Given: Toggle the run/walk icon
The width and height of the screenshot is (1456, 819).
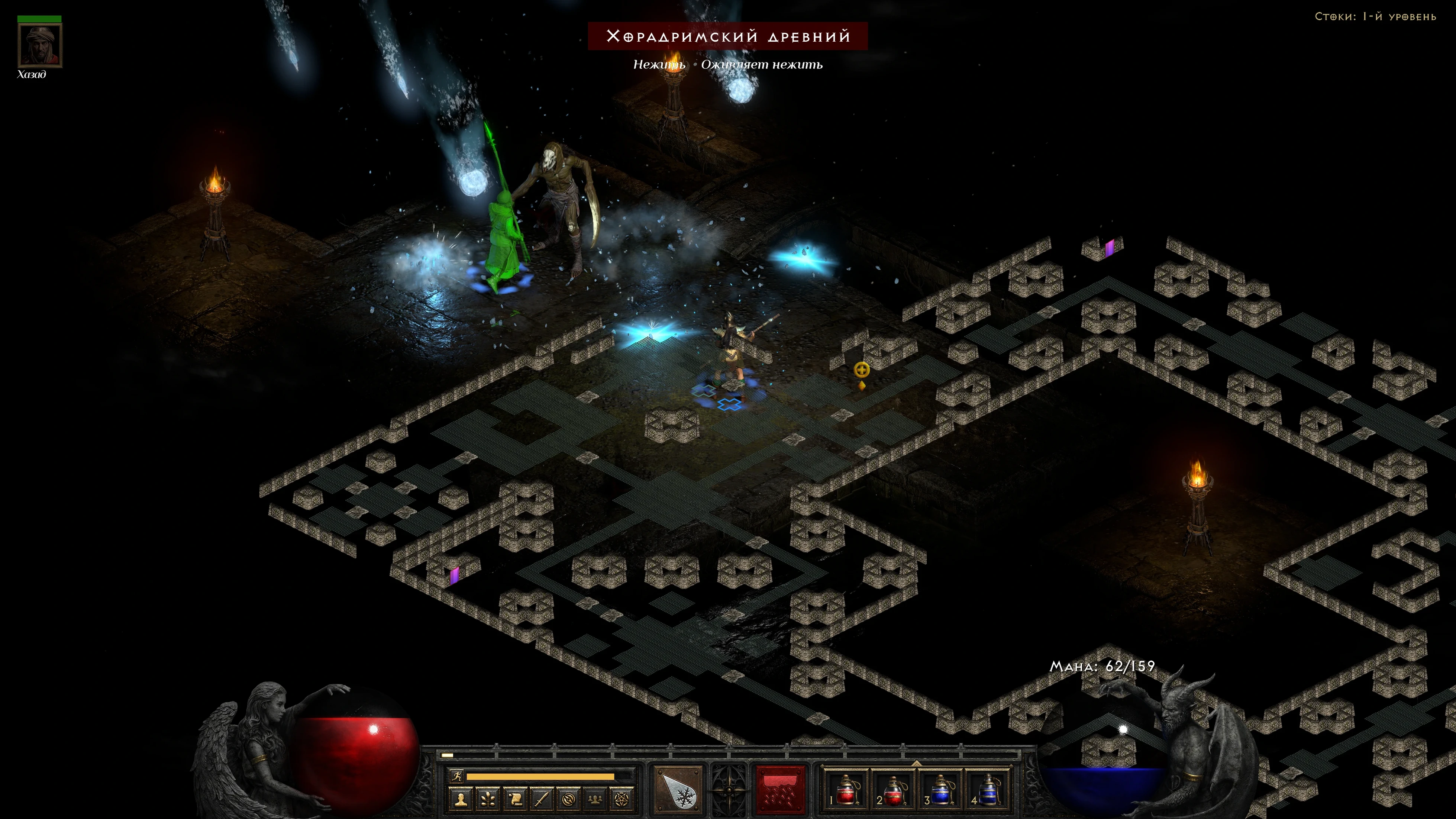Looking at the screenshot, I should (456, 776).
